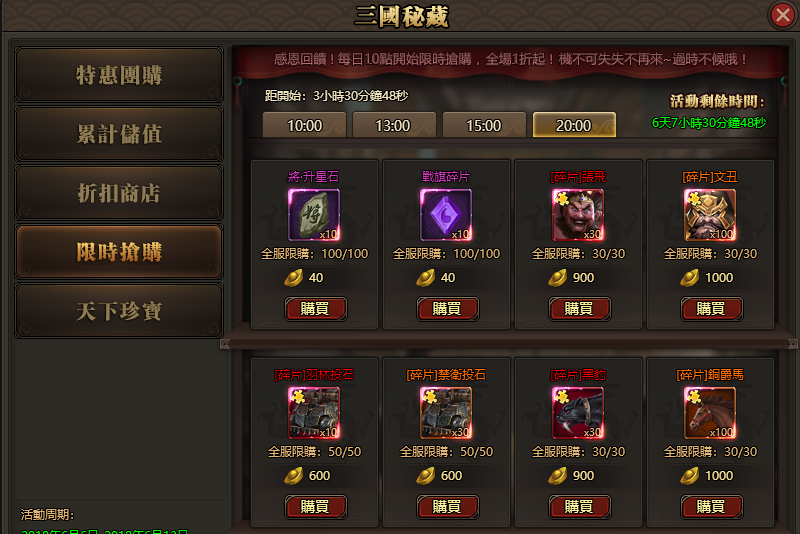Screen dimensions: 800x534
Task: Select the 限時搶購 menu entry
Action: pyautogui.click(x=119, y=252)
